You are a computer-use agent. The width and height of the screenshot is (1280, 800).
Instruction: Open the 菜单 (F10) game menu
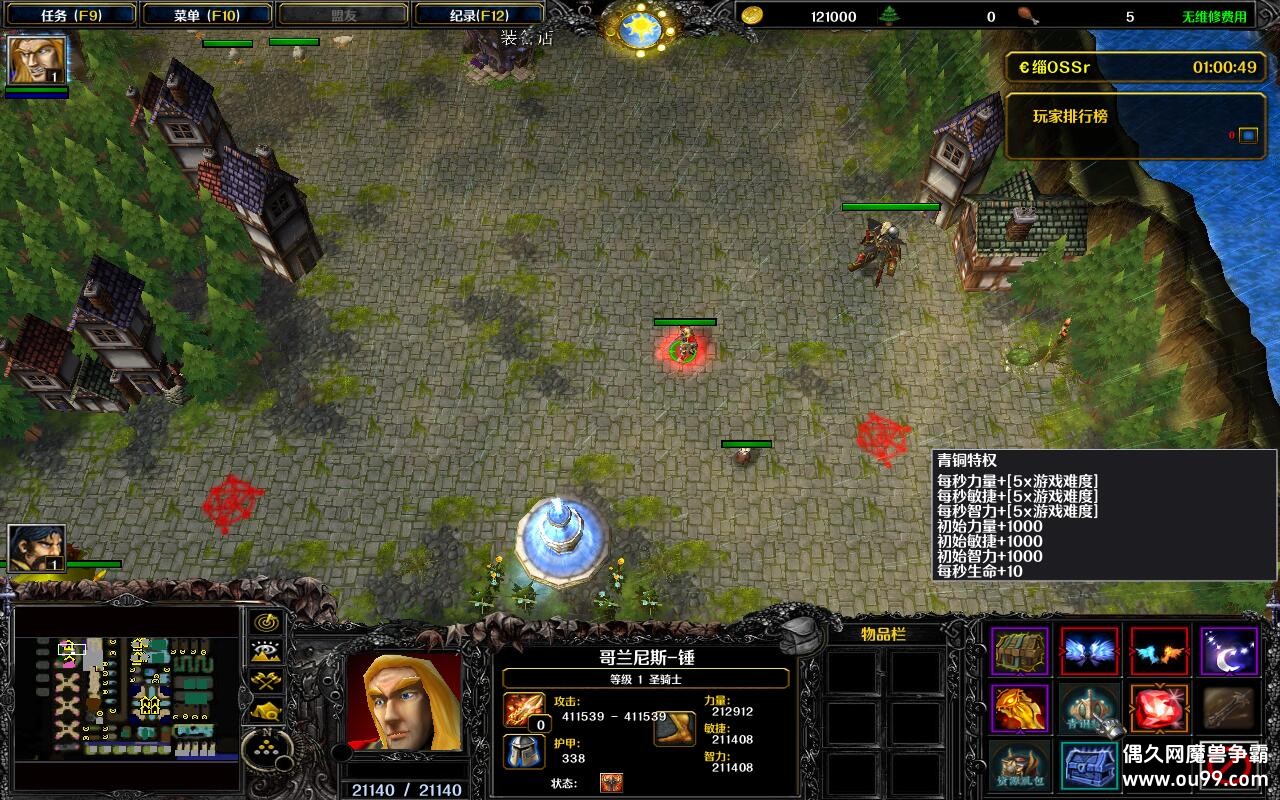pos(206,15)
